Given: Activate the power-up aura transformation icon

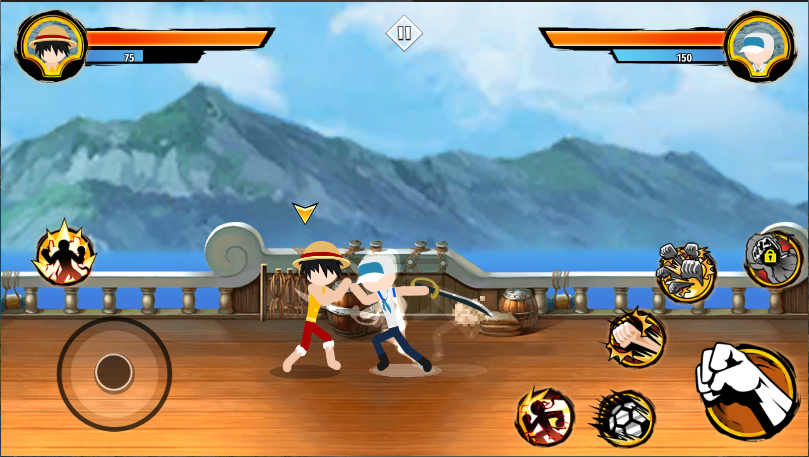Looking at the screenshot, I should 64,253.
